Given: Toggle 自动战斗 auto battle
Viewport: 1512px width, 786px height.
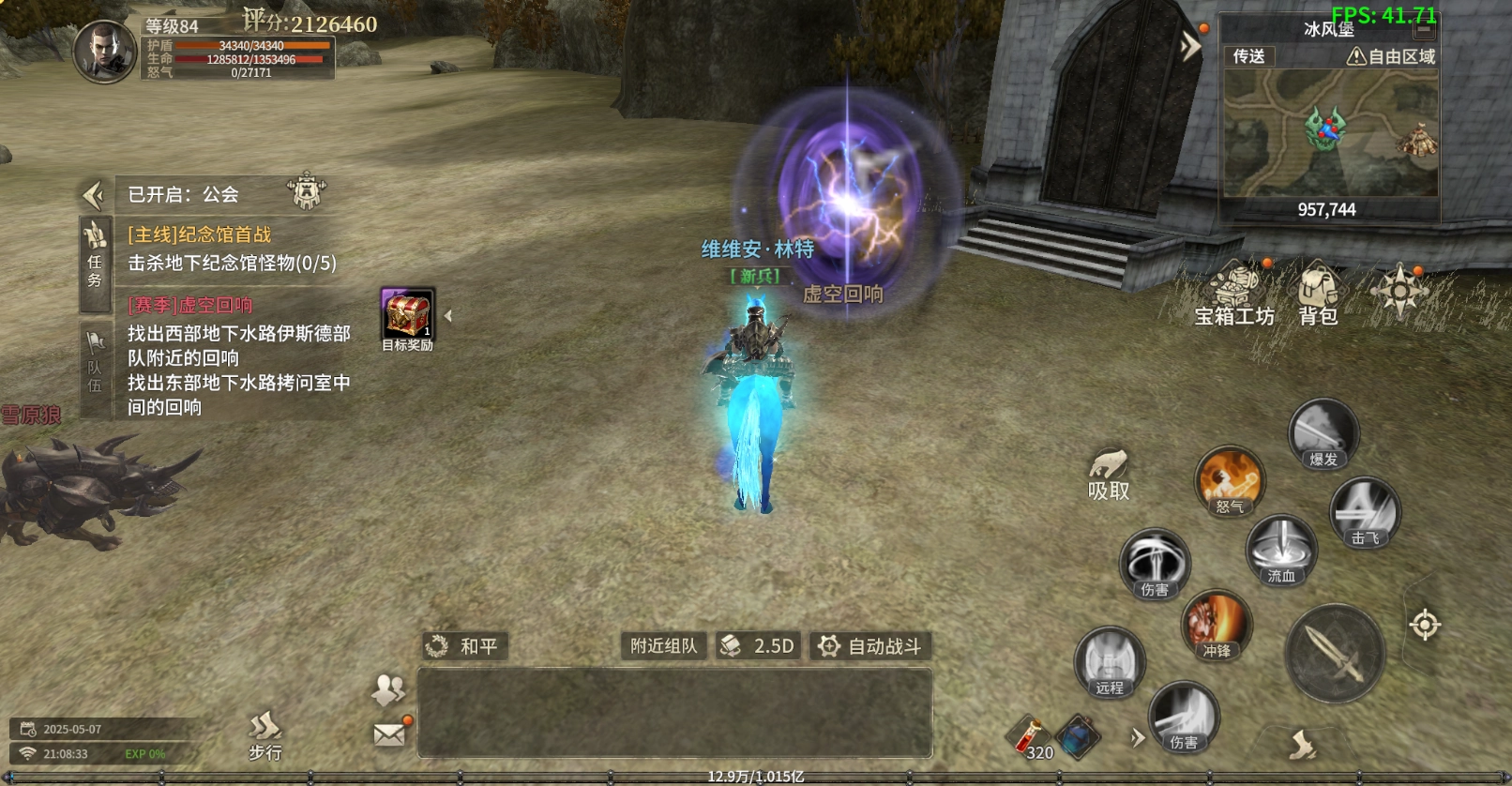Looking at the screenshot, I should point(870,646).
